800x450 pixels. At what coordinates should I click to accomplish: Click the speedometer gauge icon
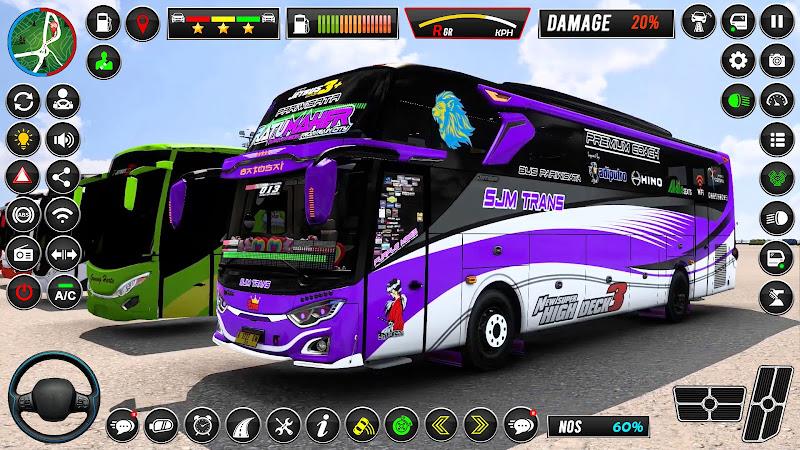click(x=777, y=98)
